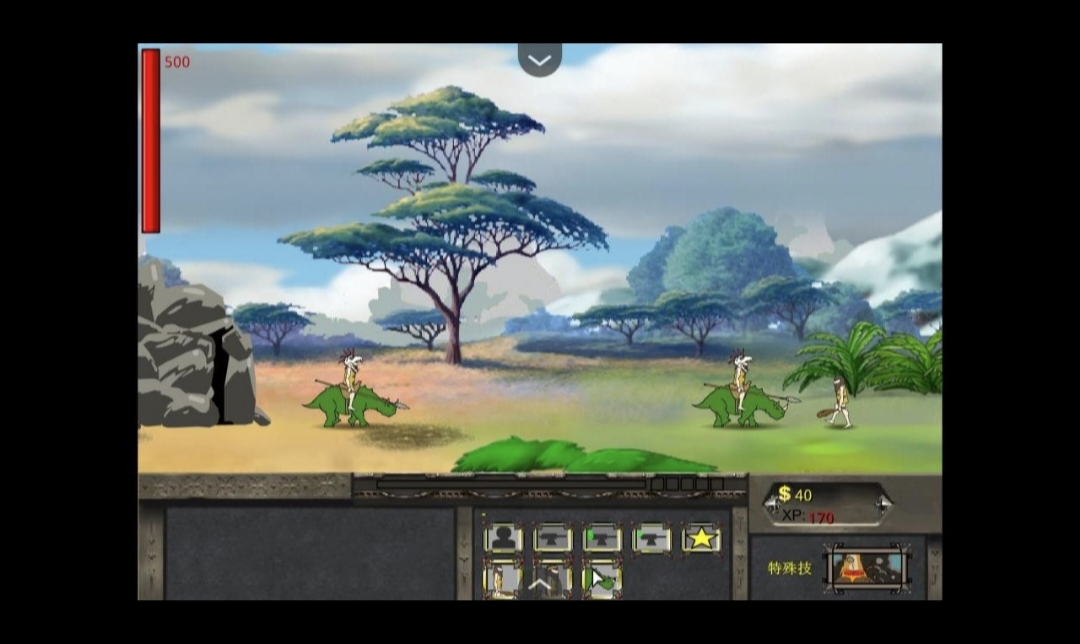Image resolution: width=1080 pixels, height=644 pixels.
Task: Click the yellow star evolve button
Action: coord(701,538)
